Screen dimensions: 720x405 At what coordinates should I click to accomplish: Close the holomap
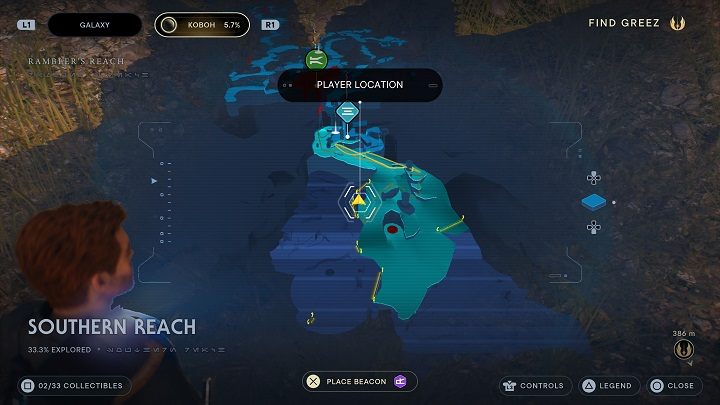[672, 385]
